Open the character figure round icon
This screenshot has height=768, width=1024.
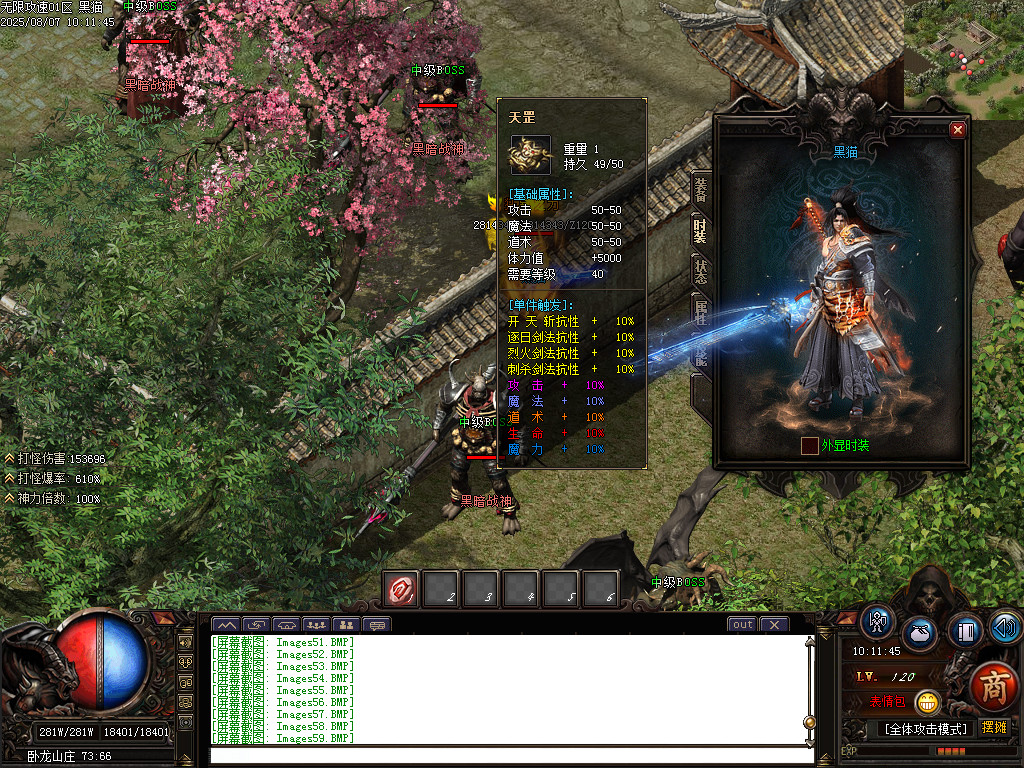[878, 622]
